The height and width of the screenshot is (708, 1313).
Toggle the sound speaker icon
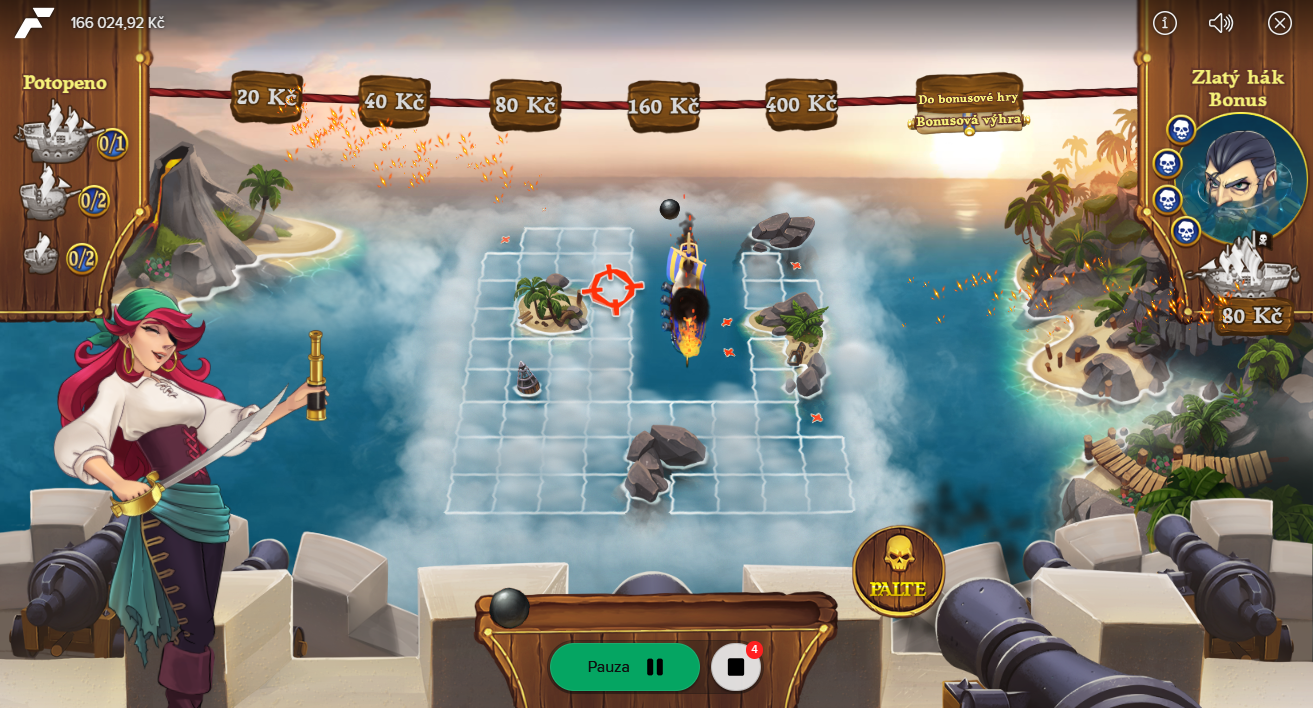pos(1221,23)
